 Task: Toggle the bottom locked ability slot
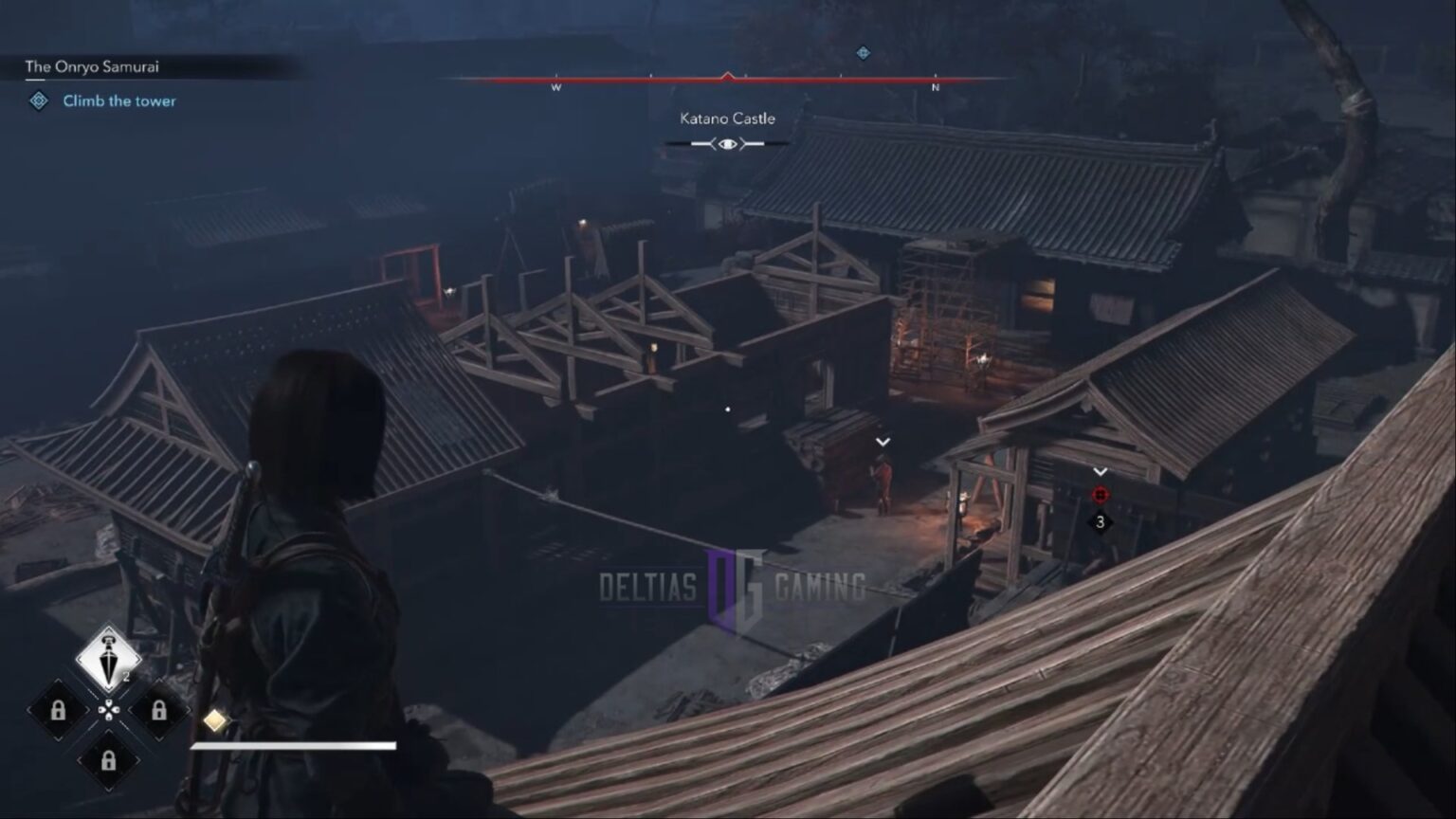point(107,759)
